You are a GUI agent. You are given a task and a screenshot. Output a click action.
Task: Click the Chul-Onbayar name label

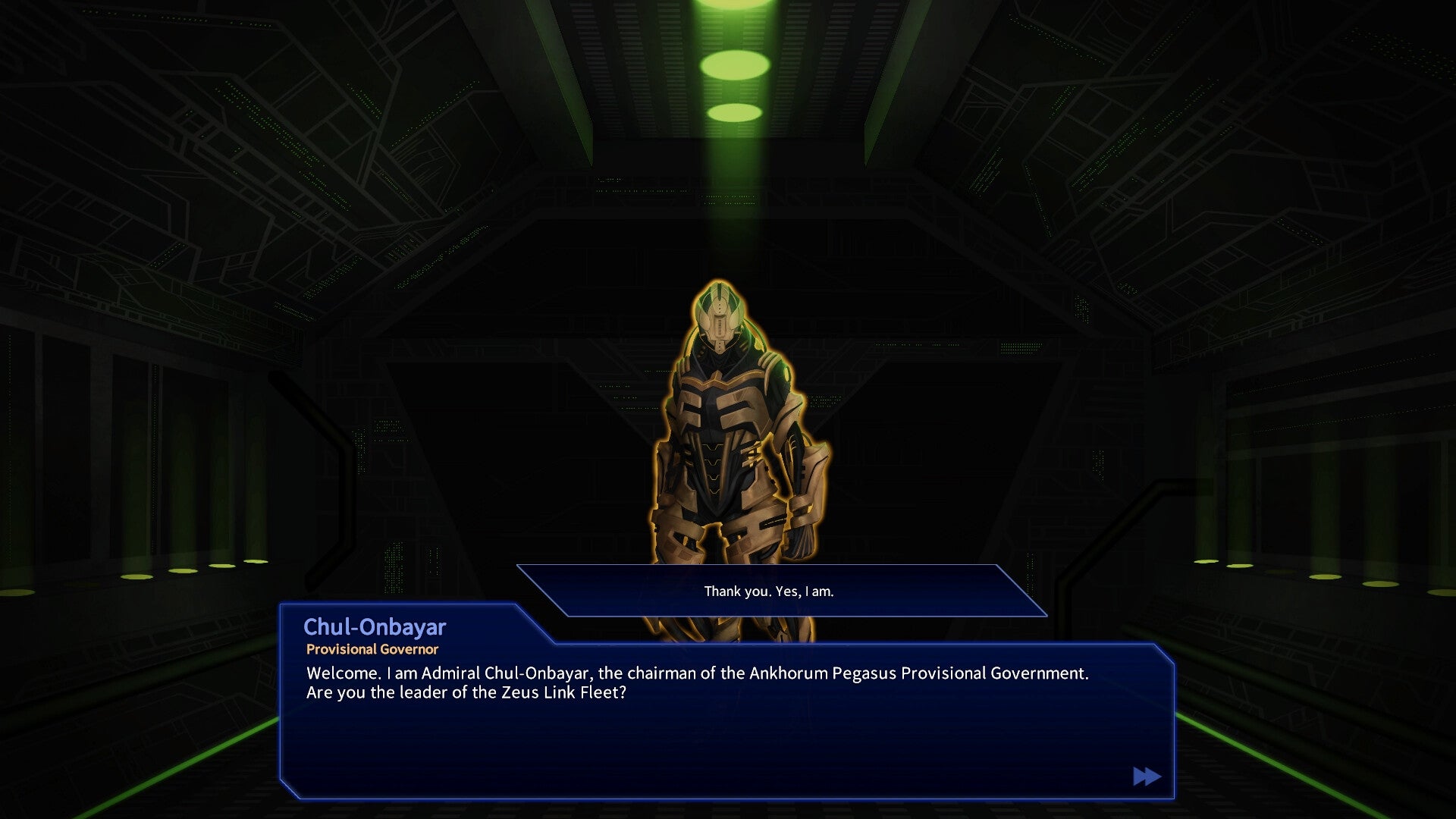point(375,627)
